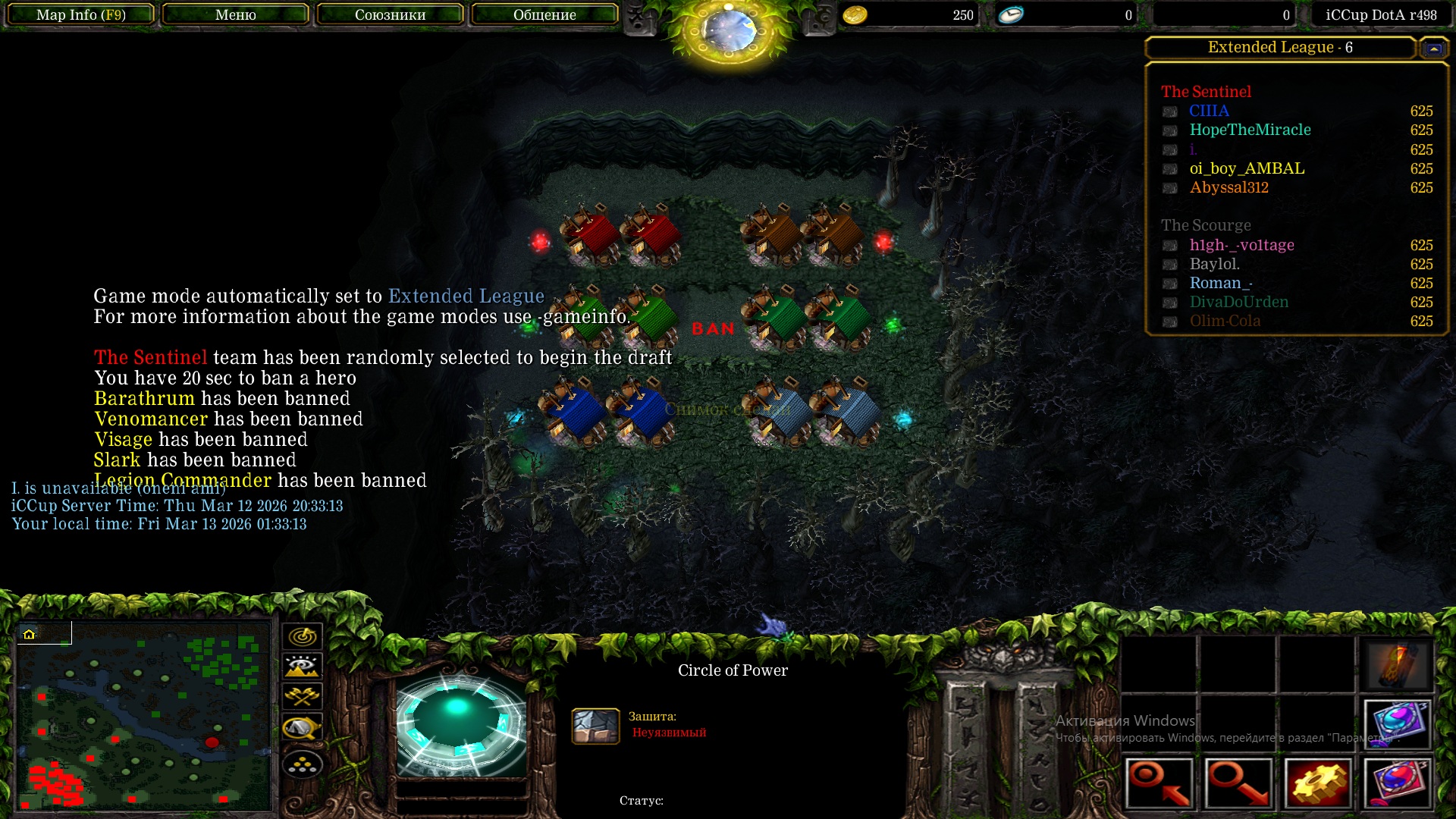This screenshot has height=819, width=1456.
Task: Collapse the Extended League scoreboard
Action: [x=1433, y=49]
